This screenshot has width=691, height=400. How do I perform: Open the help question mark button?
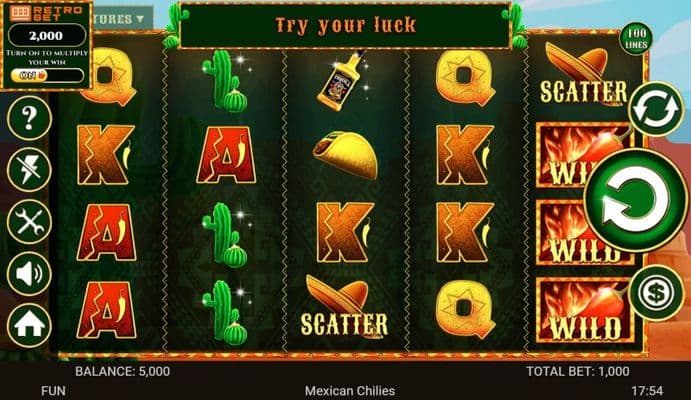click(29, 118)
